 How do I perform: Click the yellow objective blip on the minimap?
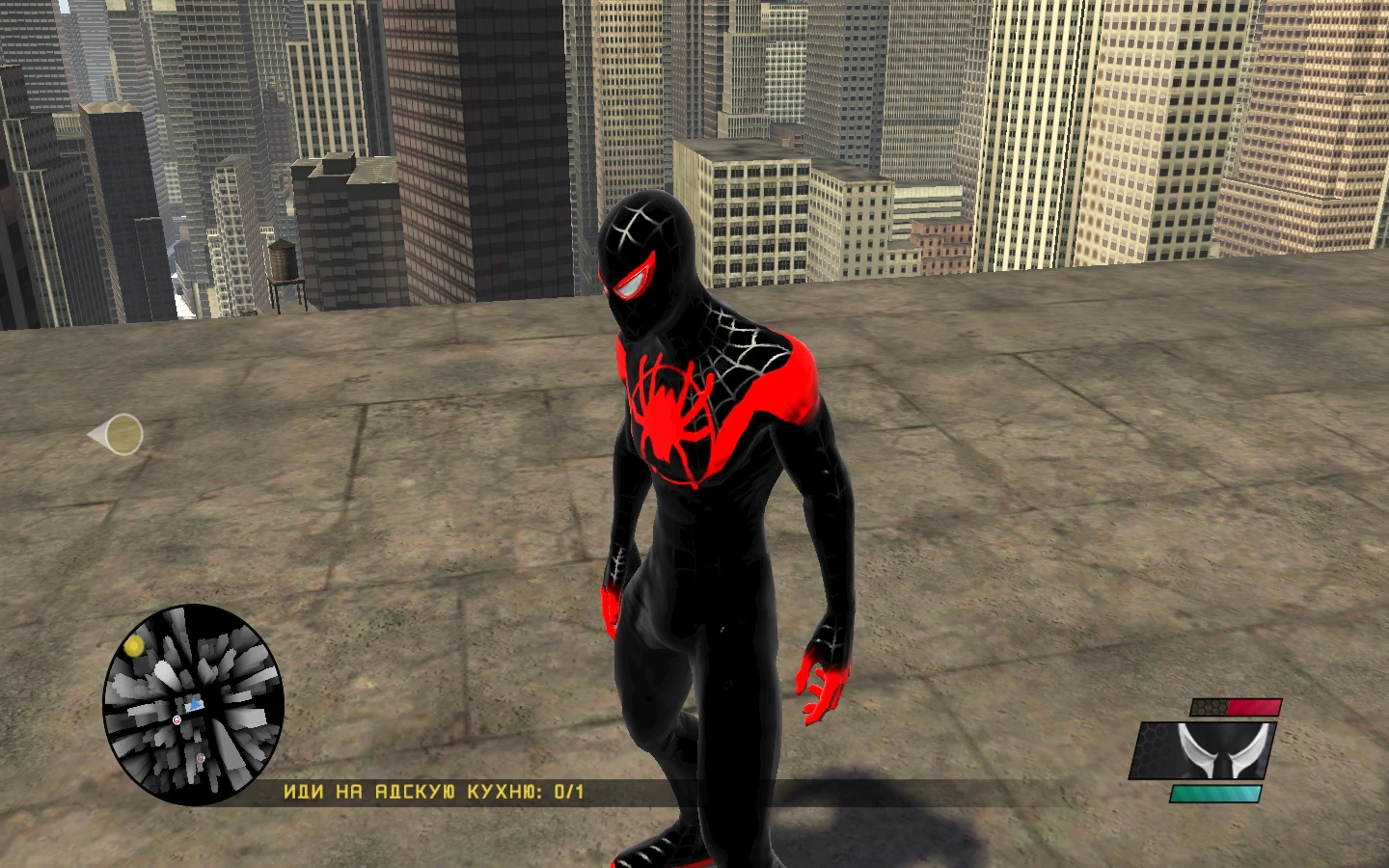pos(134,645)
